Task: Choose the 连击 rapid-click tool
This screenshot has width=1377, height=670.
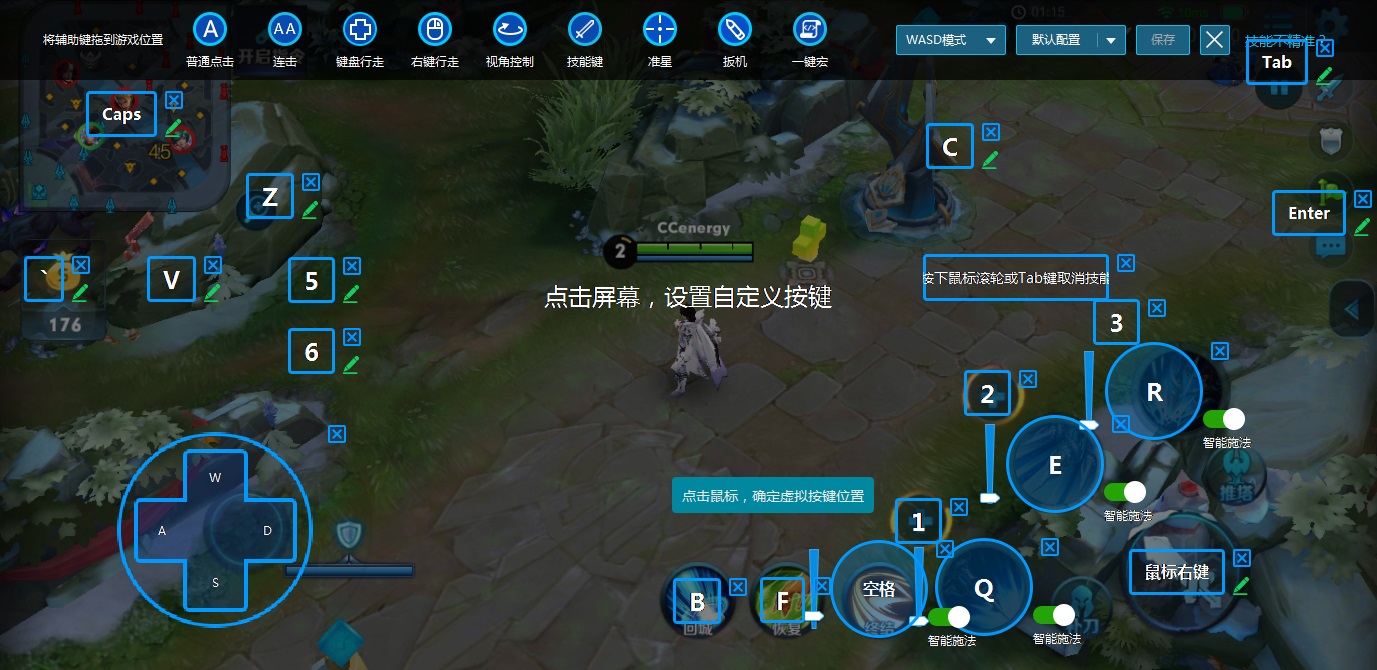Action: pyautogui.click(x=285, y=30)
